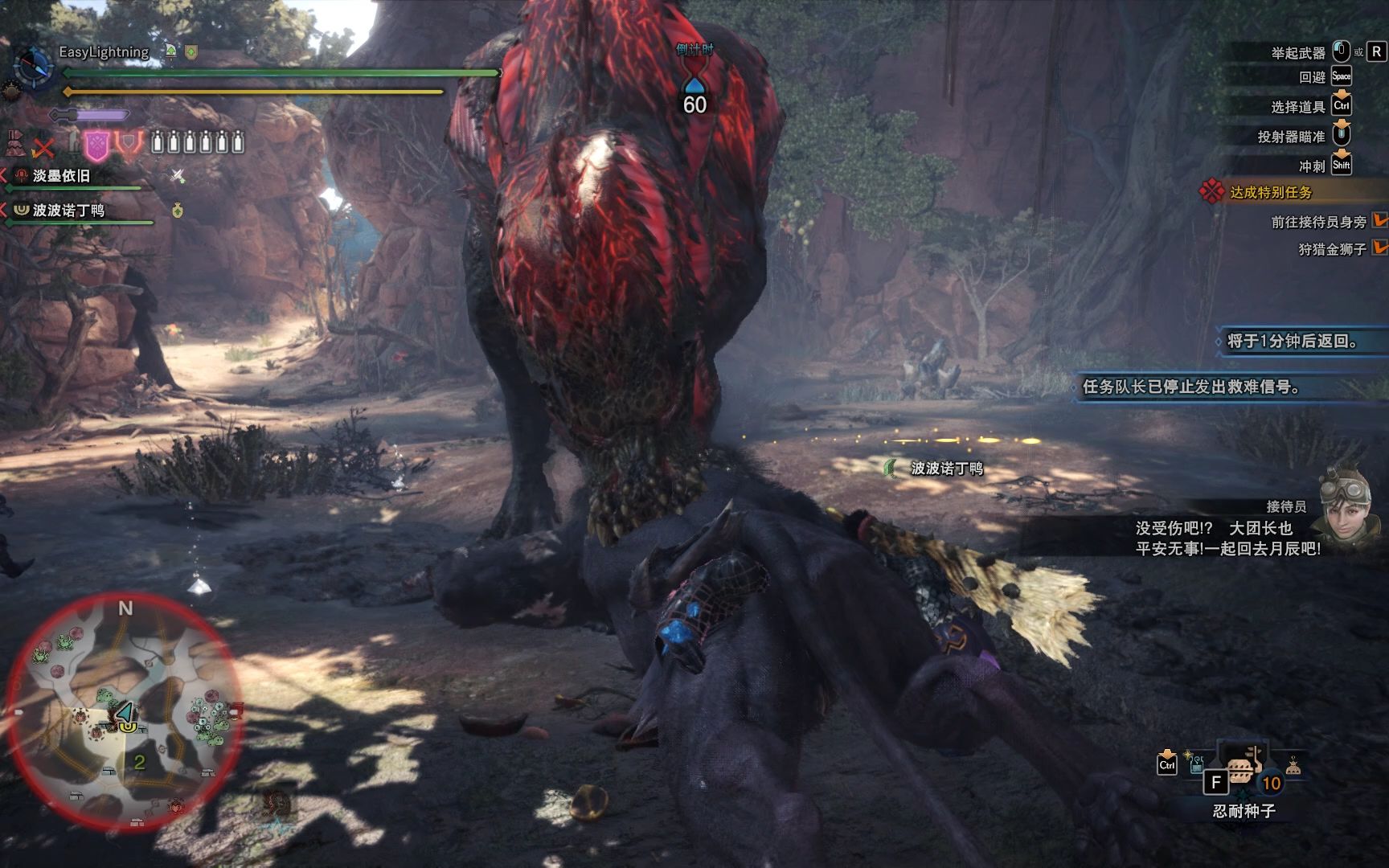The height and width of the screenshot is (868, 1389).
Task: Click the 任务队长已停止发出救难信号 notification
Action: coord(1191,387)
